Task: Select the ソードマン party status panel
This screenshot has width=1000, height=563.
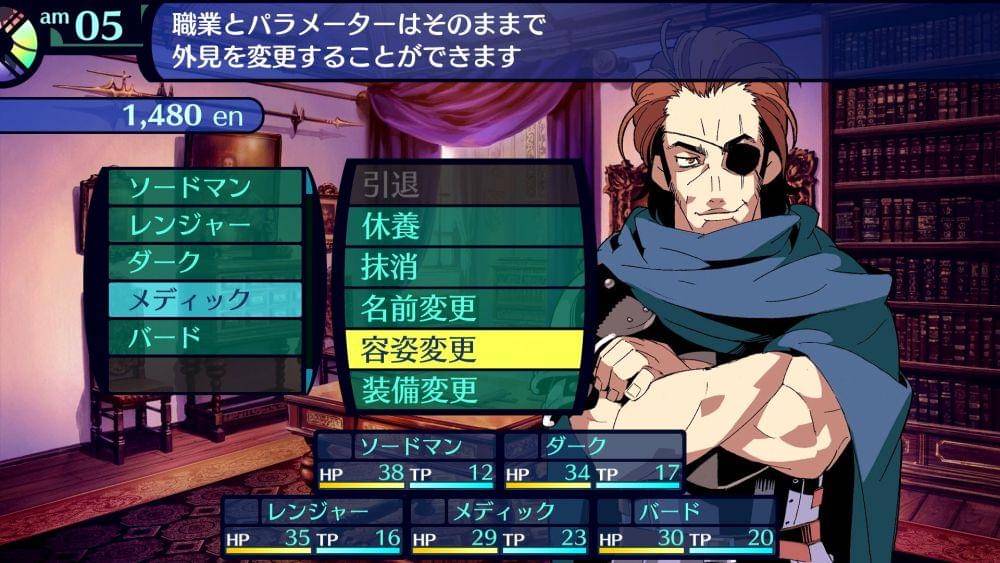Action: pyautogui.click(x=406, y=459)
